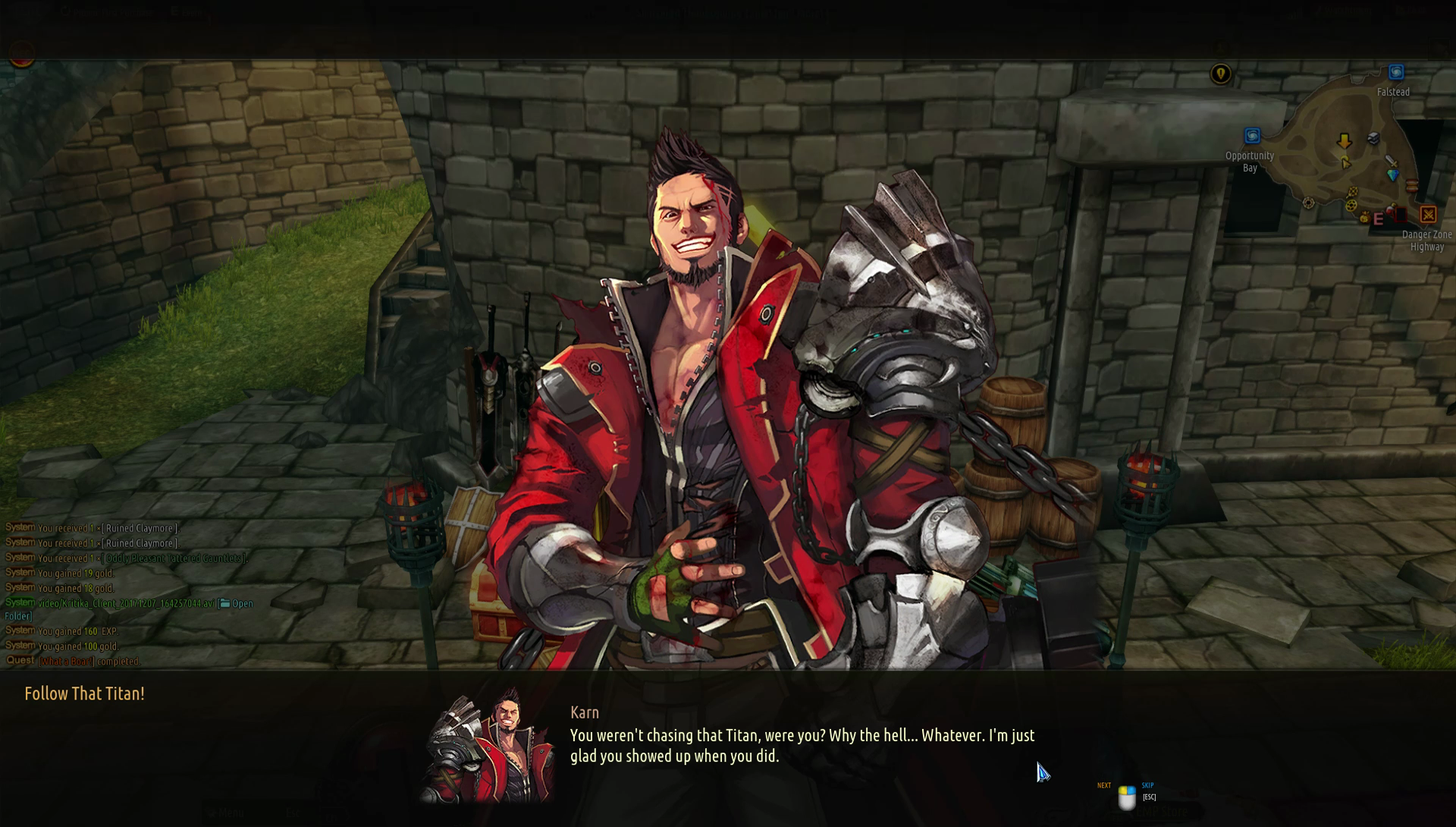Click the blue diamond marker on the map
The image size is (1456, 827).
pos(1392,175)
